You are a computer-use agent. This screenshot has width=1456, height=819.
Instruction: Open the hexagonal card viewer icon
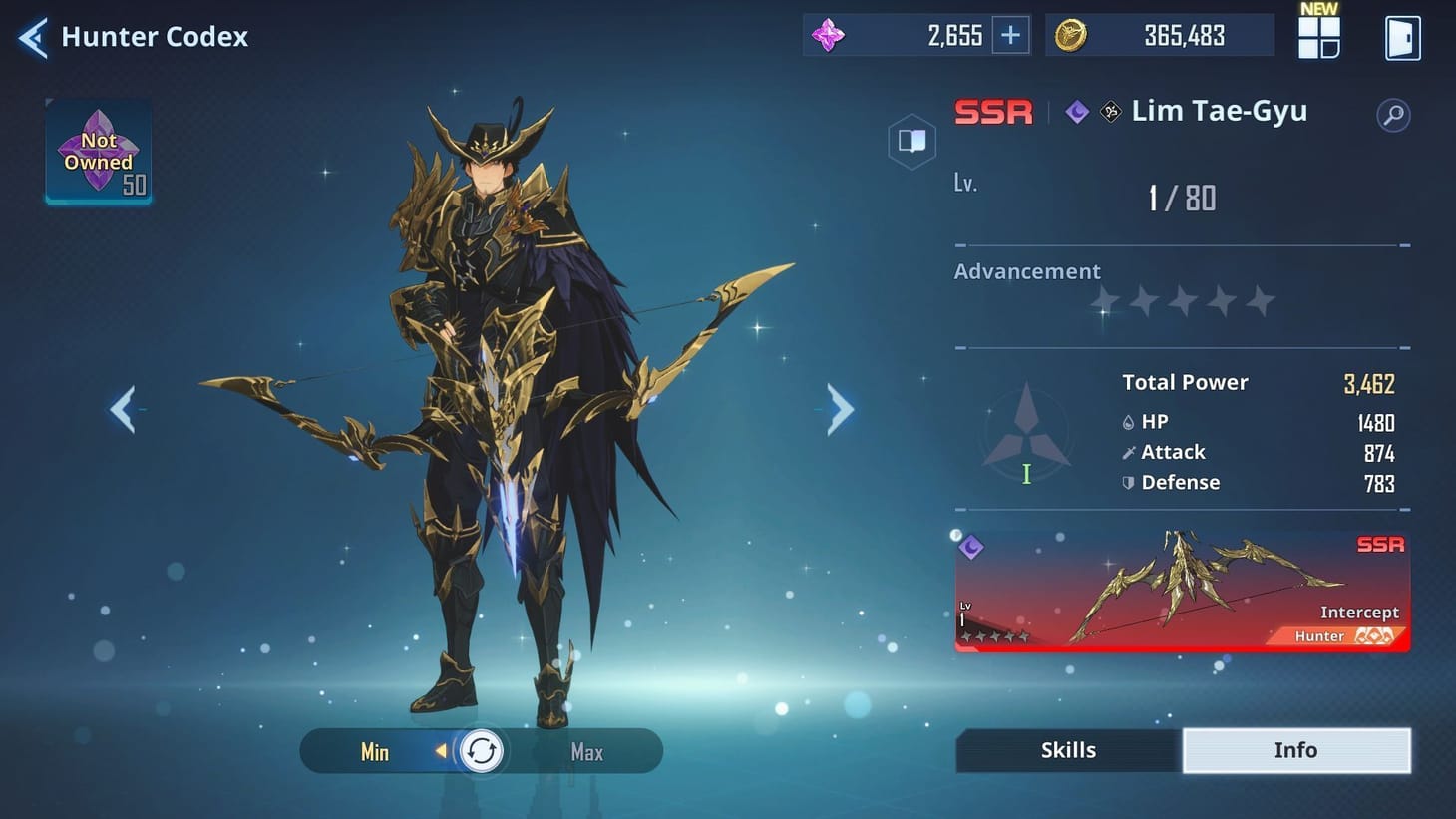(910, 141)
